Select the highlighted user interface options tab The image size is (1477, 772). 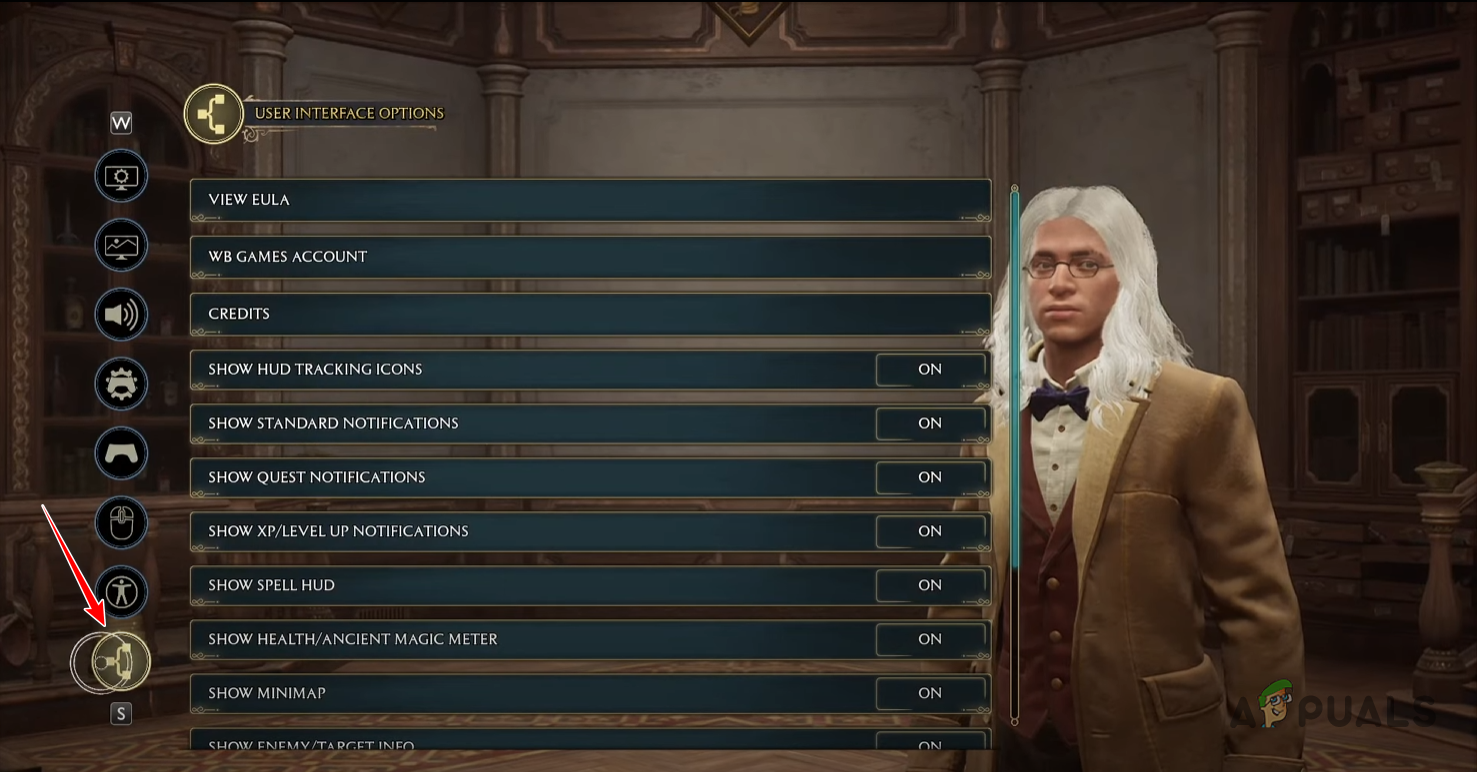point(121,661)
